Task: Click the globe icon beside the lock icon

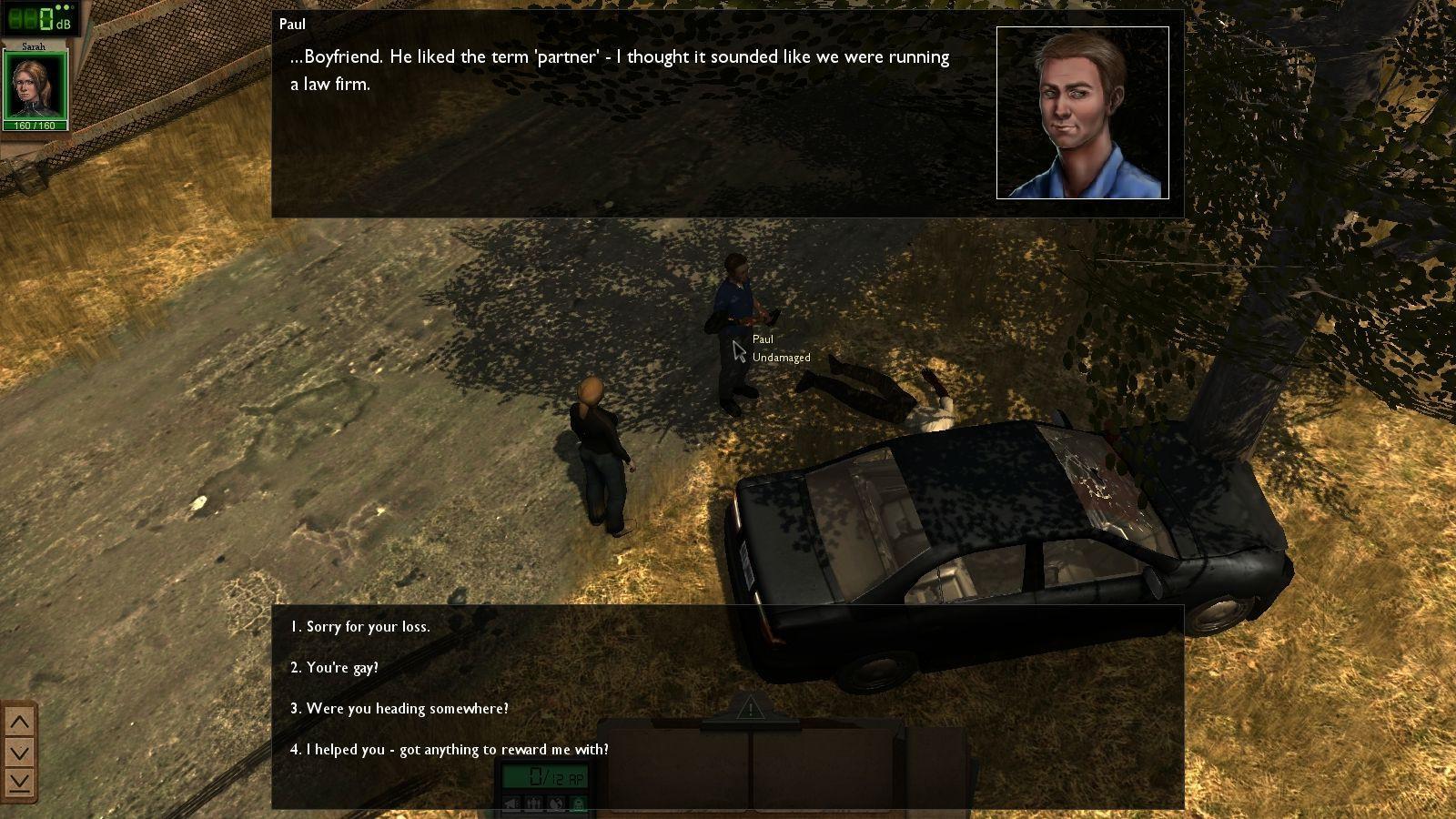Action: tap(556, 804)
